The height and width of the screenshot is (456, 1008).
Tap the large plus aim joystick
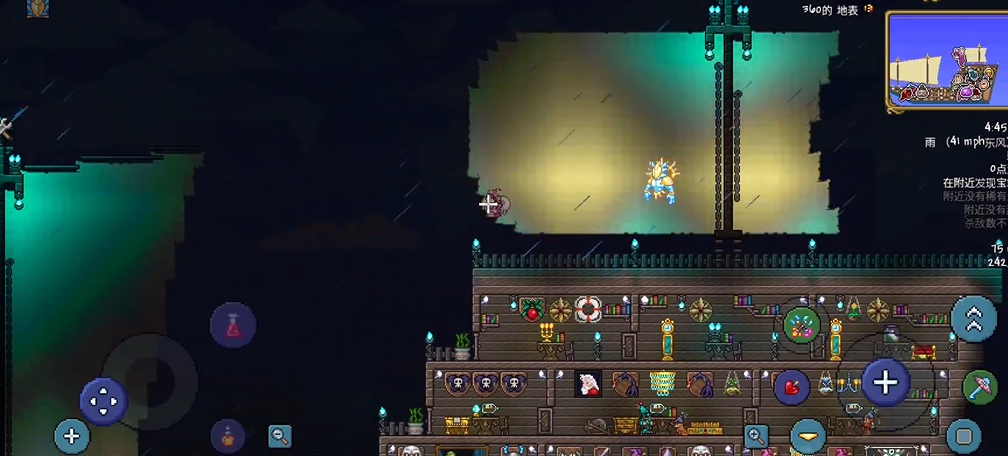pyautogui.click(x=885, y=381)
